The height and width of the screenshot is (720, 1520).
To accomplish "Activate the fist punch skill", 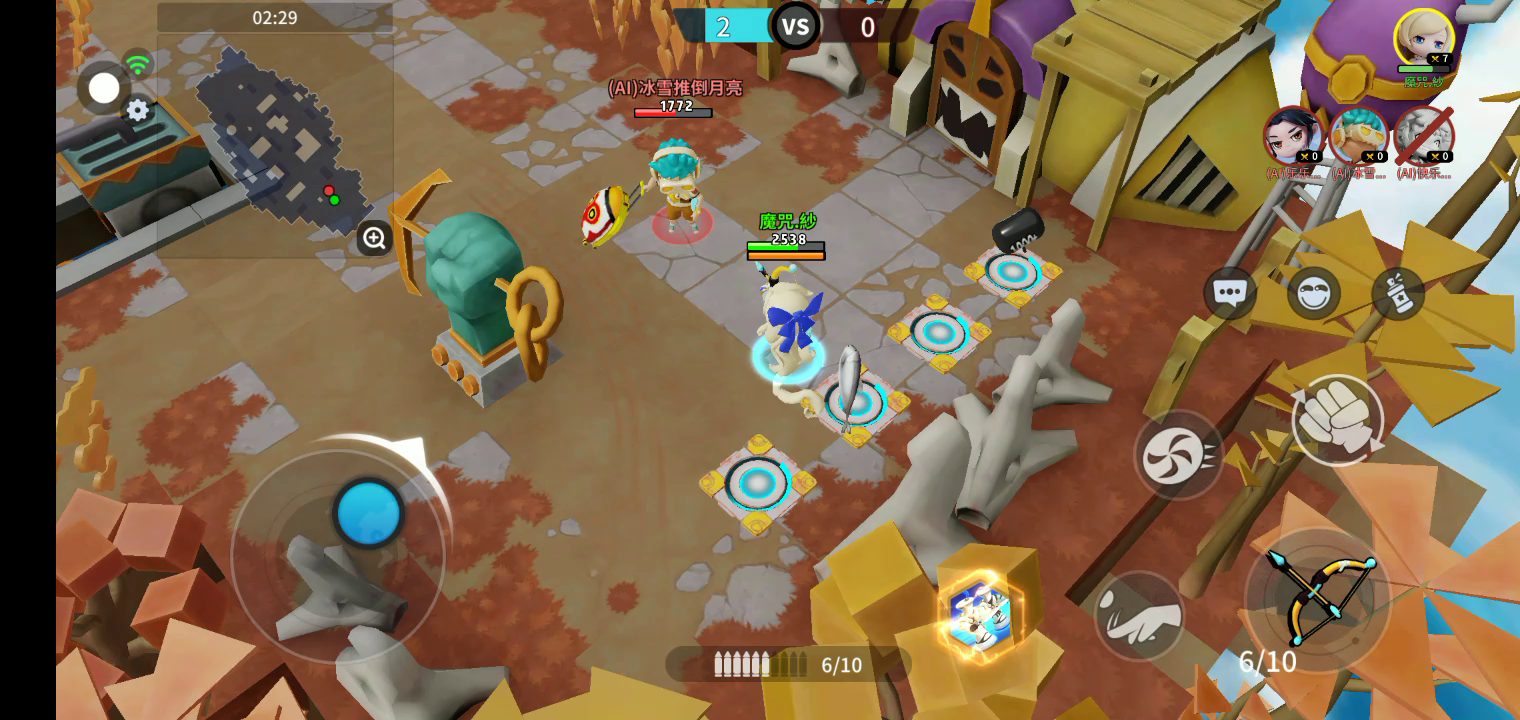I will coord(1337,421).
